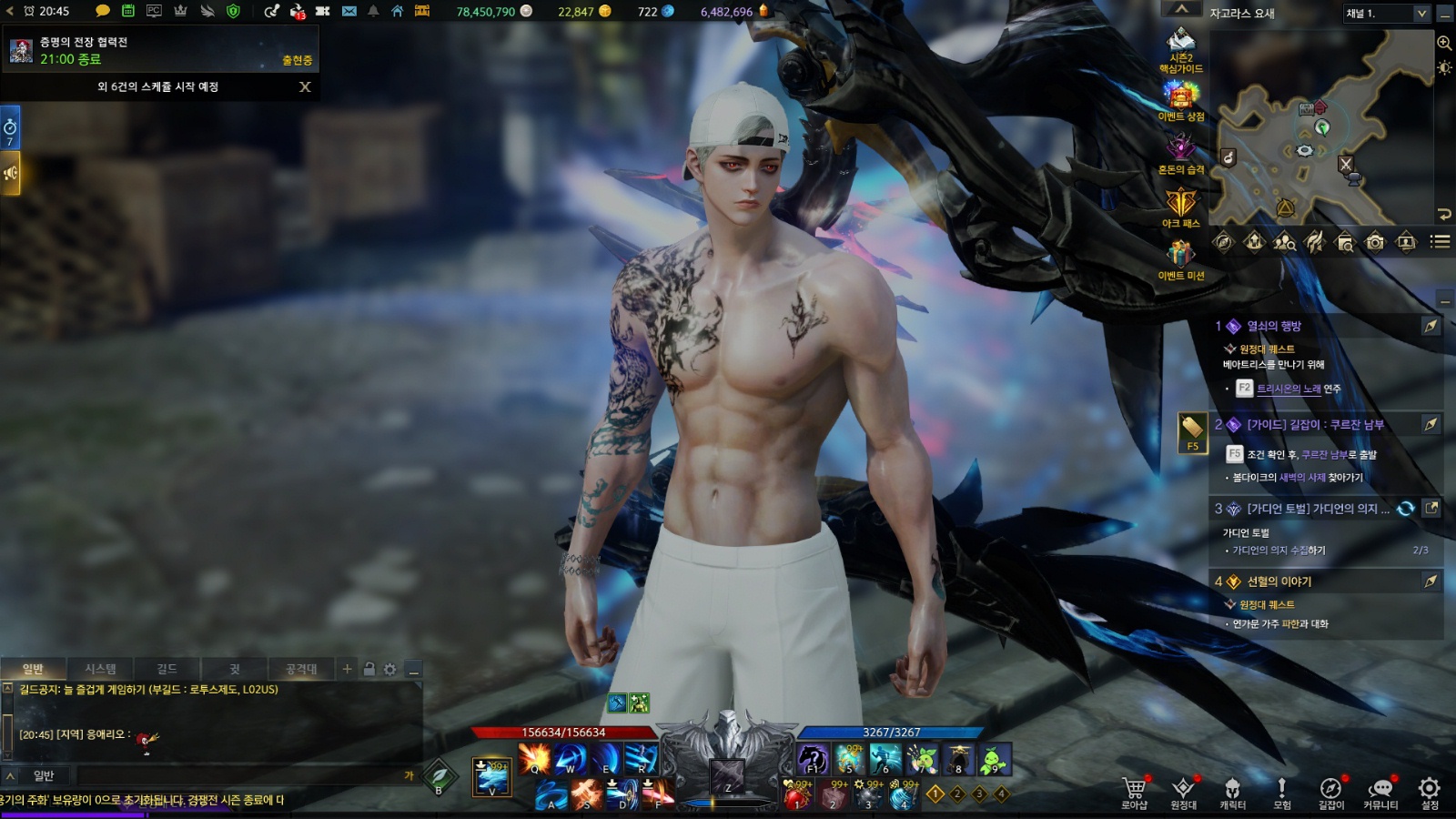Screen dimensions: 1456x819
Task: Open the 혼돈의 습격 icon
Action: (1181, 152)
